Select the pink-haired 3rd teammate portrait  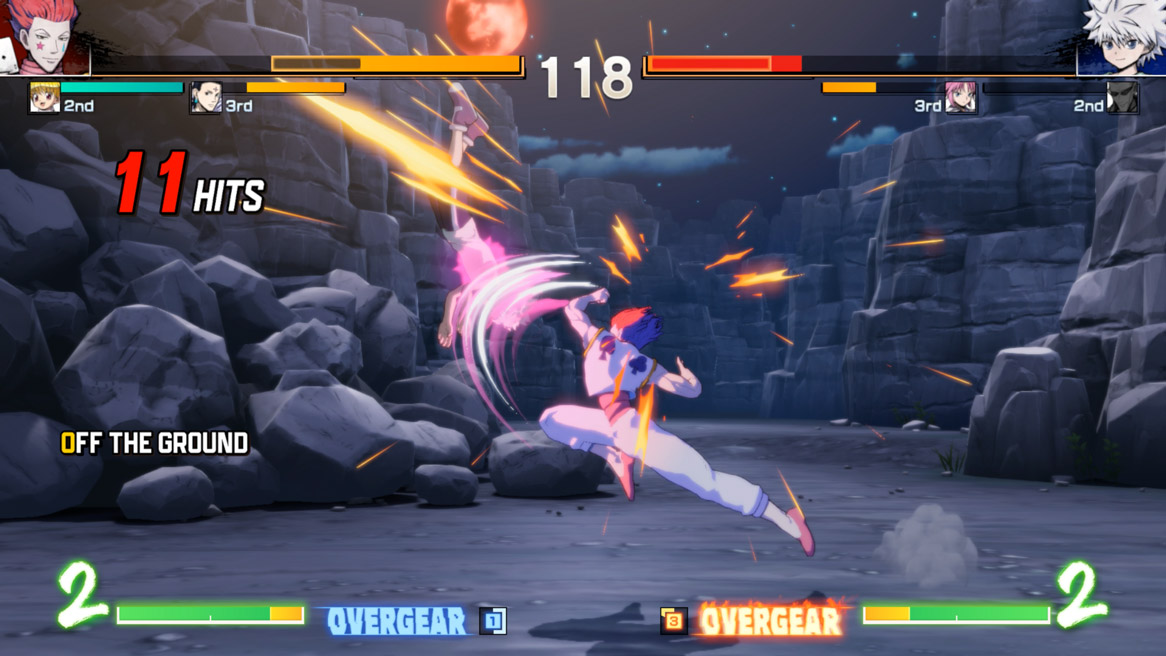pyautogui.click(x=961, y=98)
